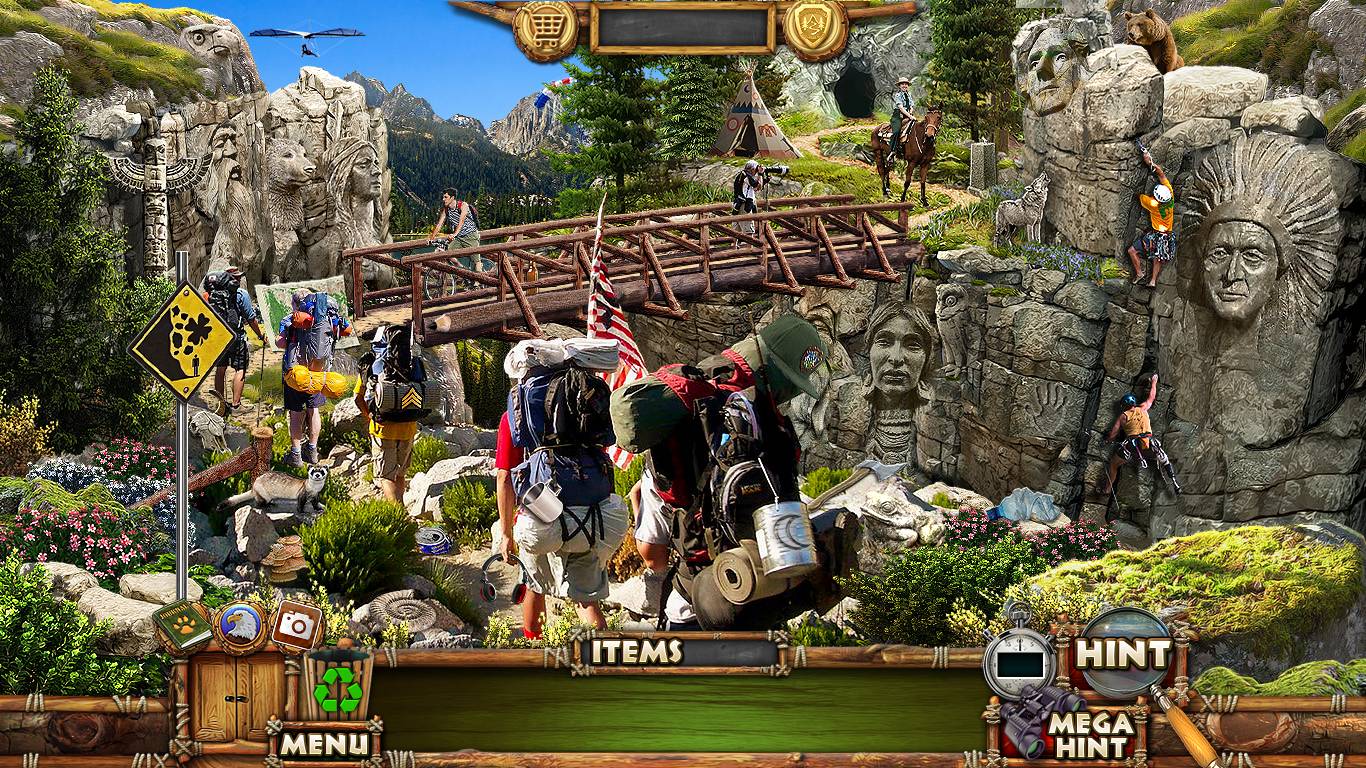1366x768 pixels.
Task: Open the gold badge achievements icon
Action: (x=815, y=30)
